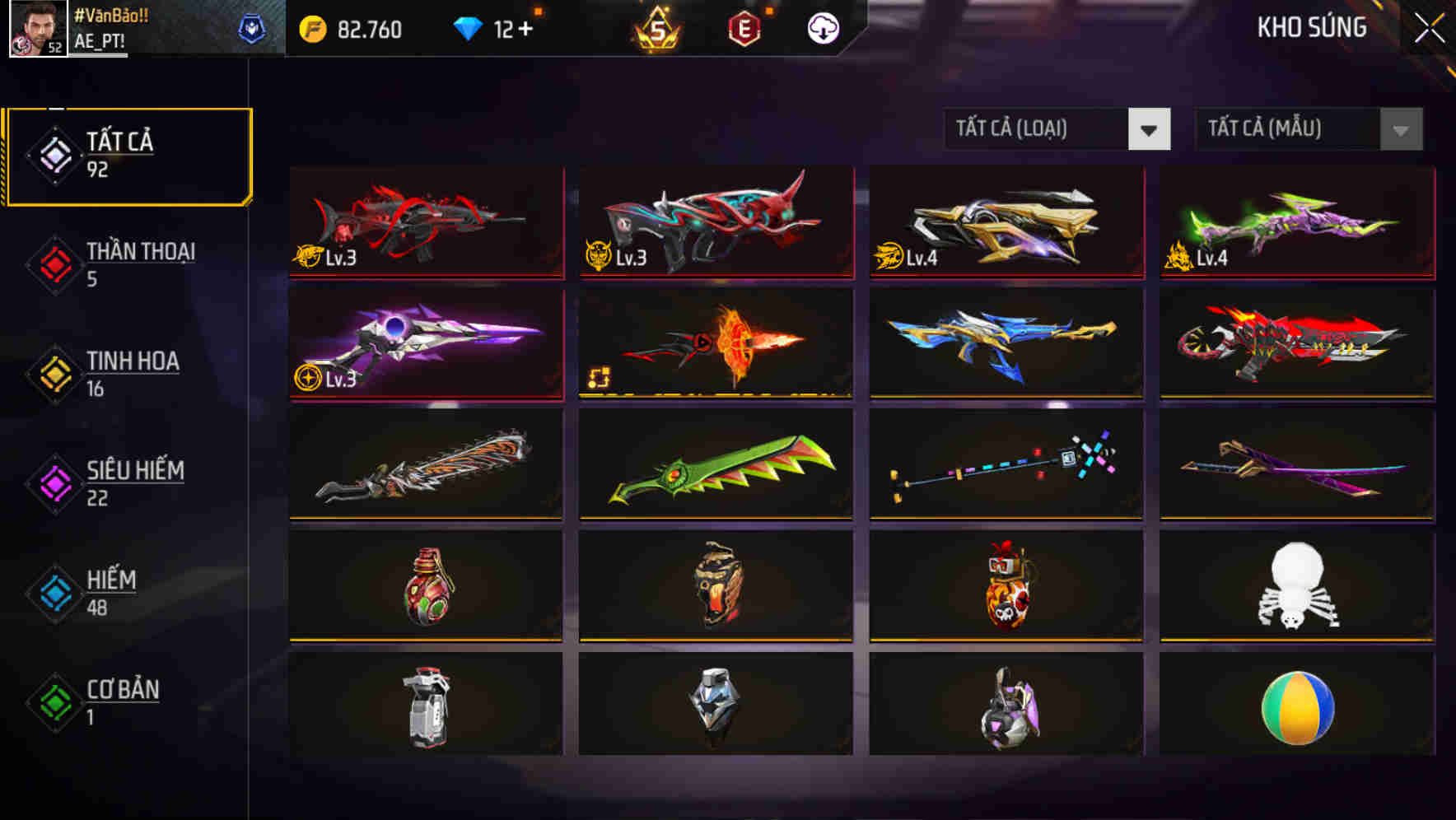Viewport: 1456px width, 820px height.
Task: Expand the weapon type dropdown arrow
Action: click(1150, 129)
